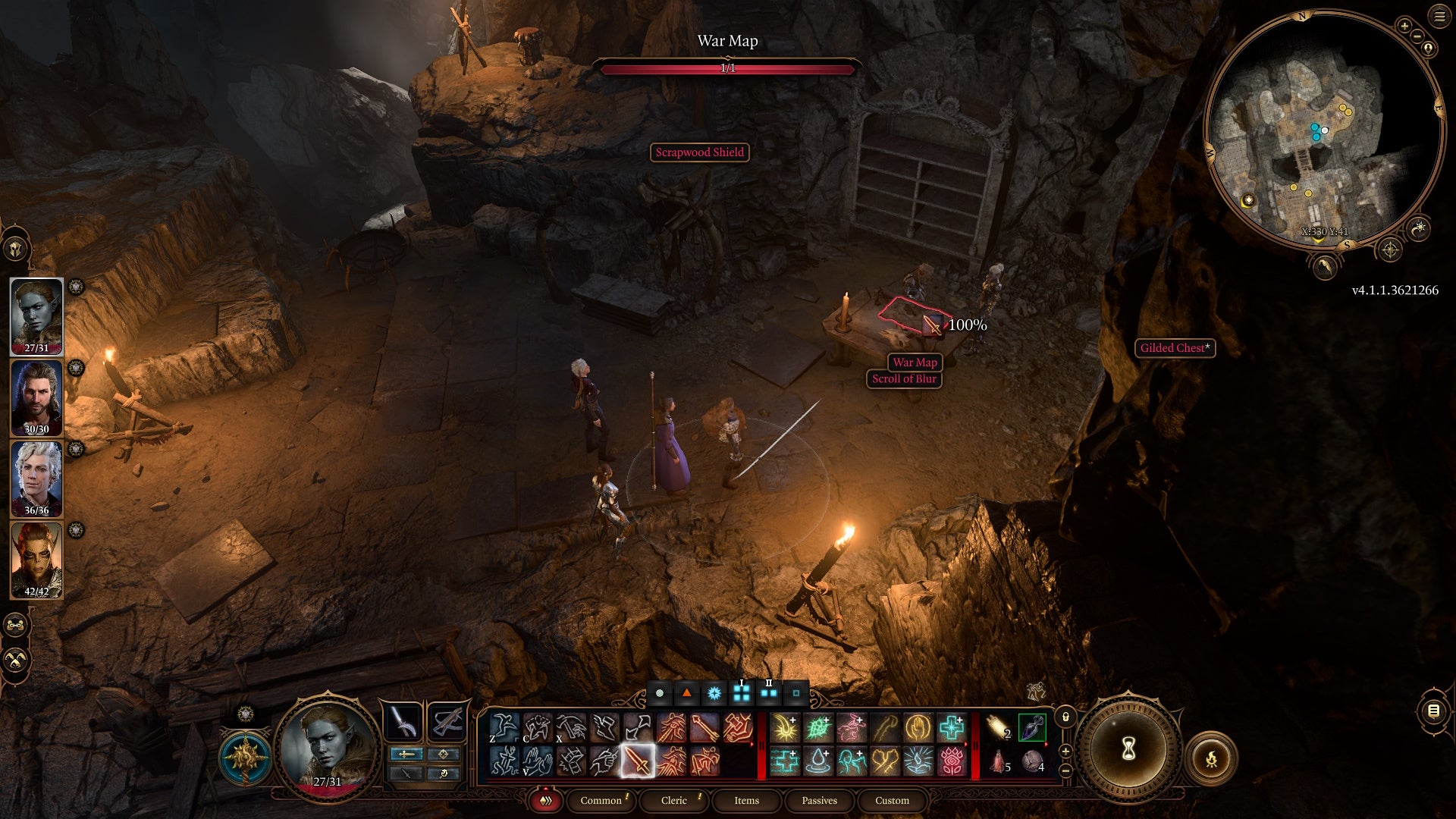Viewport: 1456px width, 819px height.
Task: Use the scroll item with count 2
Action: point(999,727)
